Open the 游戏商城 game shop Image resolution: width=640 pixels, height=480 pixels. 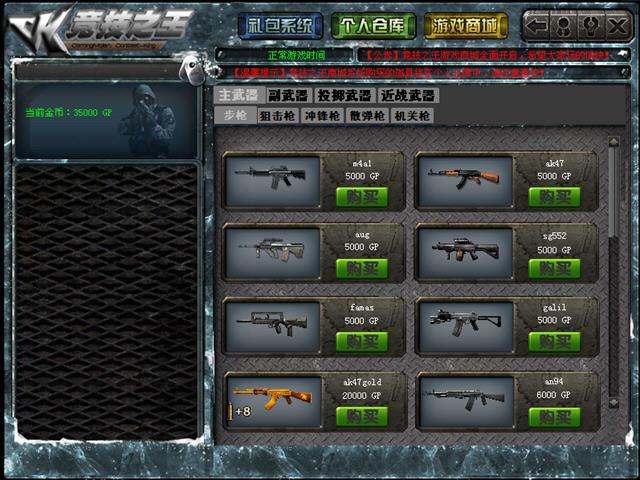coord(465,25)
